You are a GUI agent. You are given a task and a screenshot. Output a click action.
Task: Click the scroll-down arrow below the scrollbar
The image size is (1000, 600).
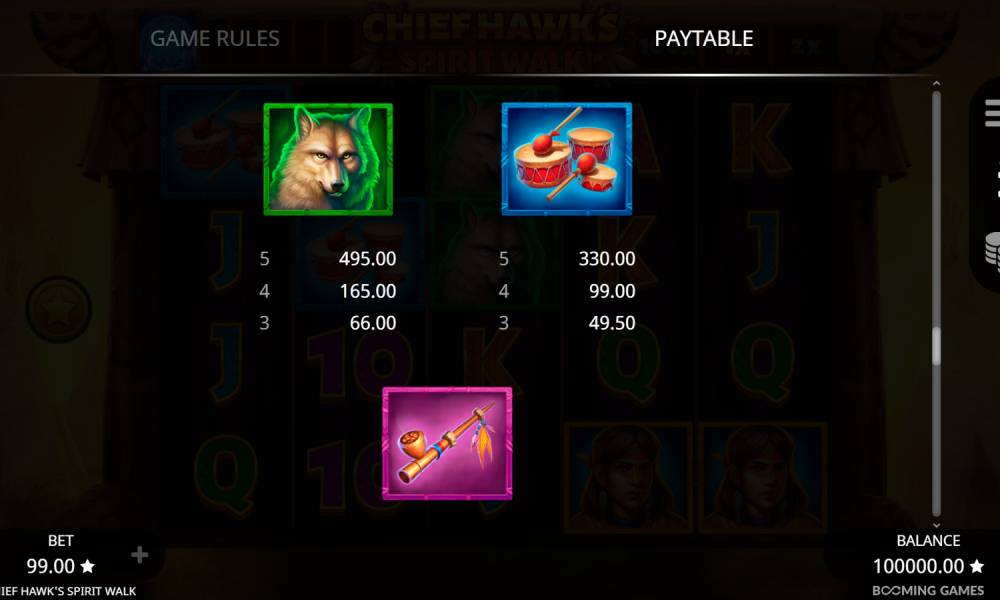tap(937, 524)
